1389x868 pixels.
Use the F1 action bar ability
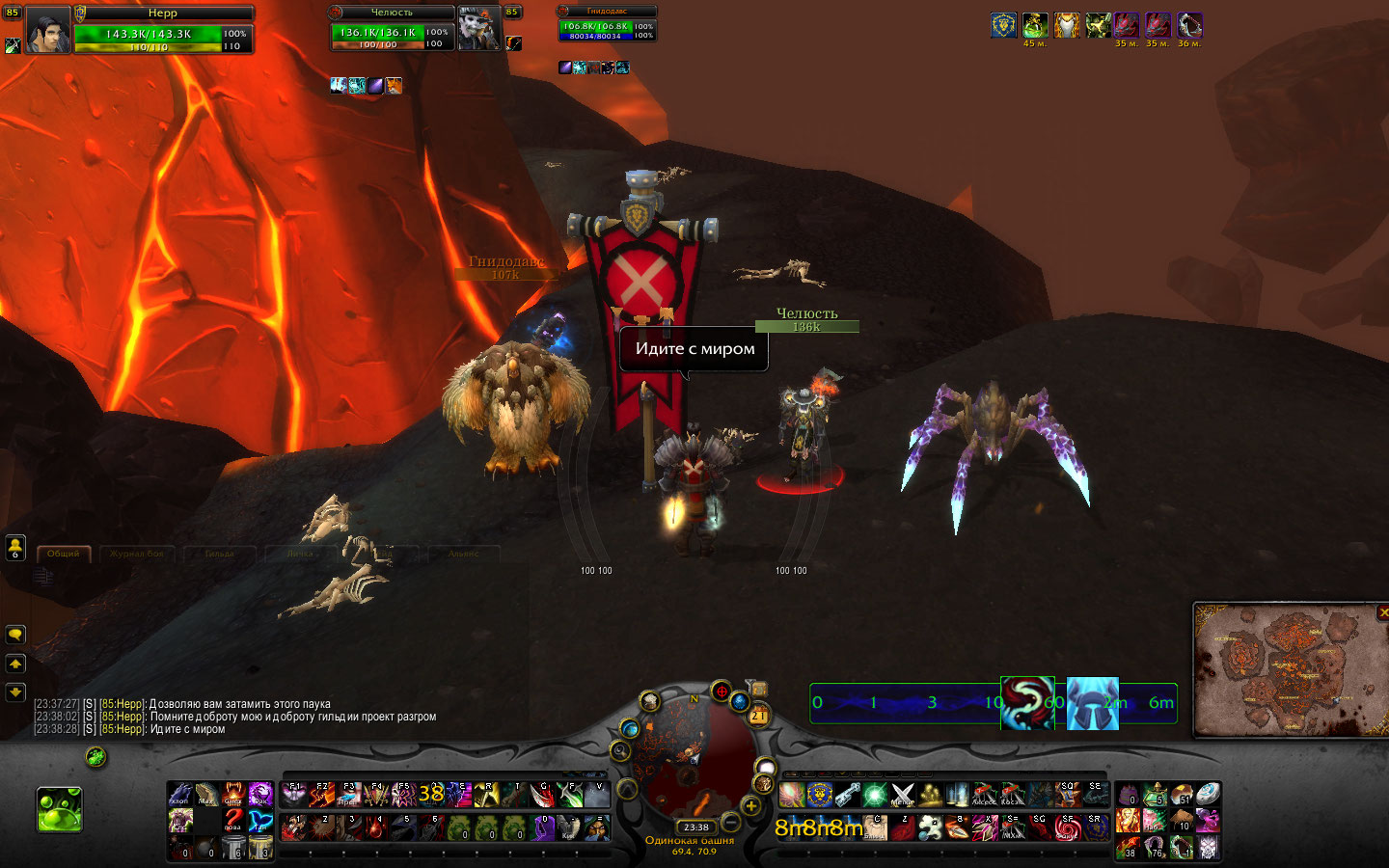tap(294, 795)
